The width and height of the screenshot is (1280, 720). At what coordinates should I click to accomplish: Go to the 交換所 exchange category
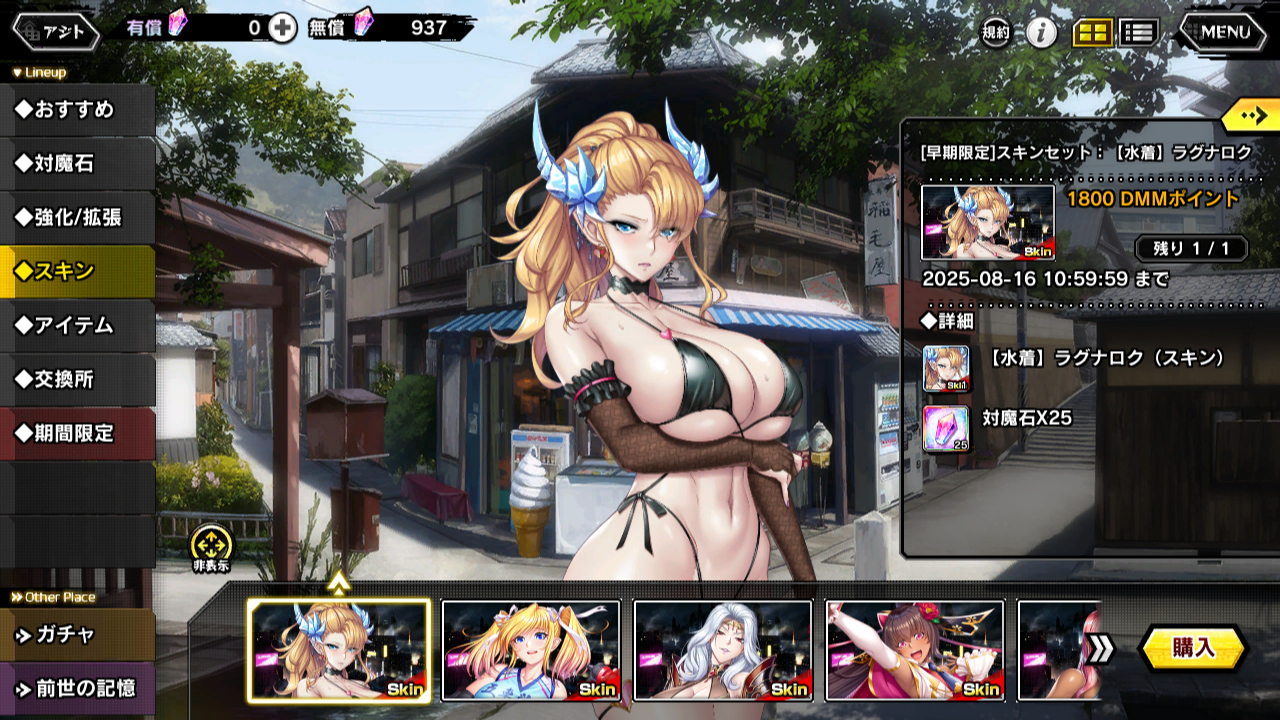point(76,380)
